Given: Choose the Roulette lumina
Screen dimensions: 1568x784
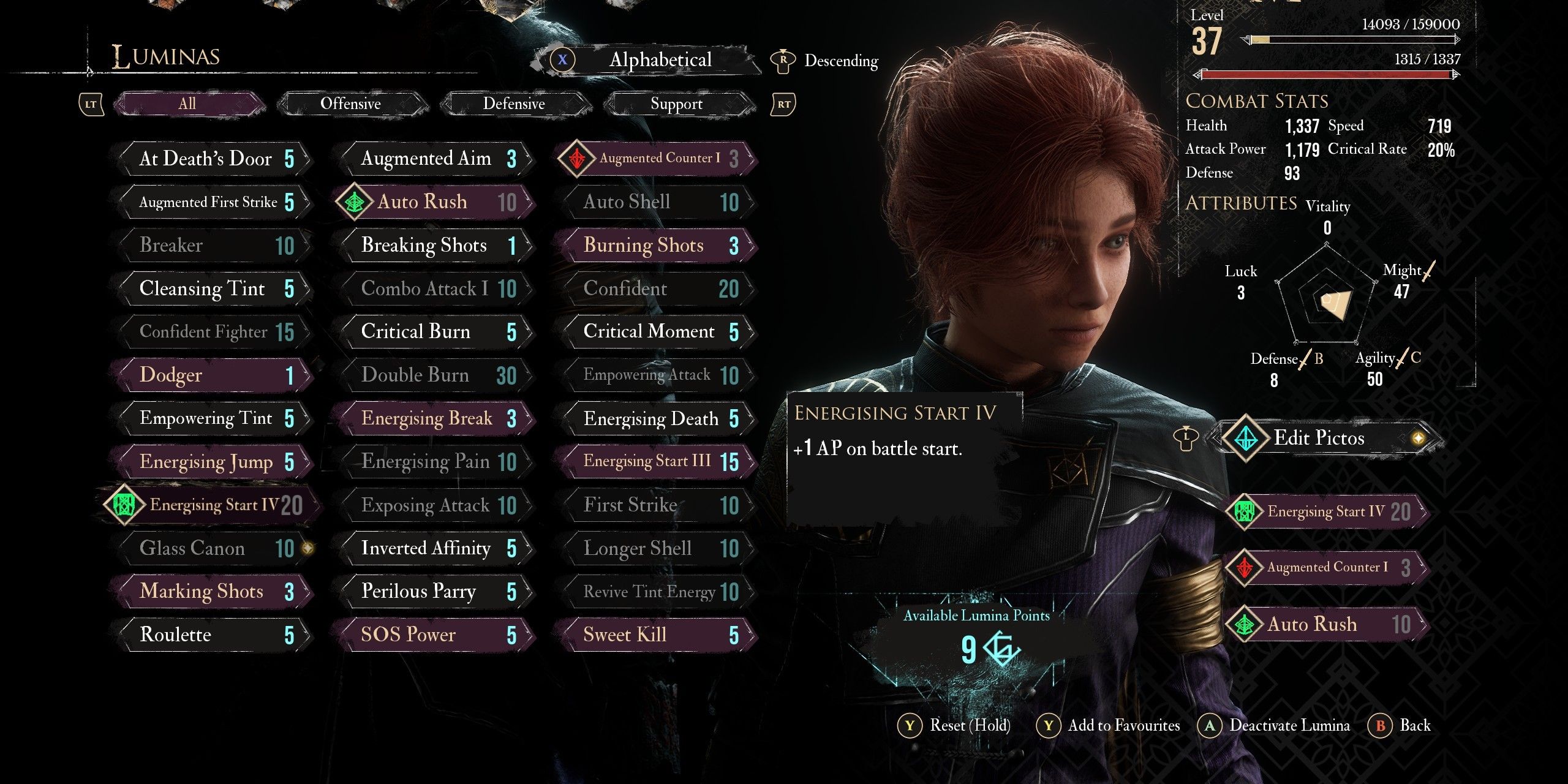Looking at the screenshot, I should [214, 635].
